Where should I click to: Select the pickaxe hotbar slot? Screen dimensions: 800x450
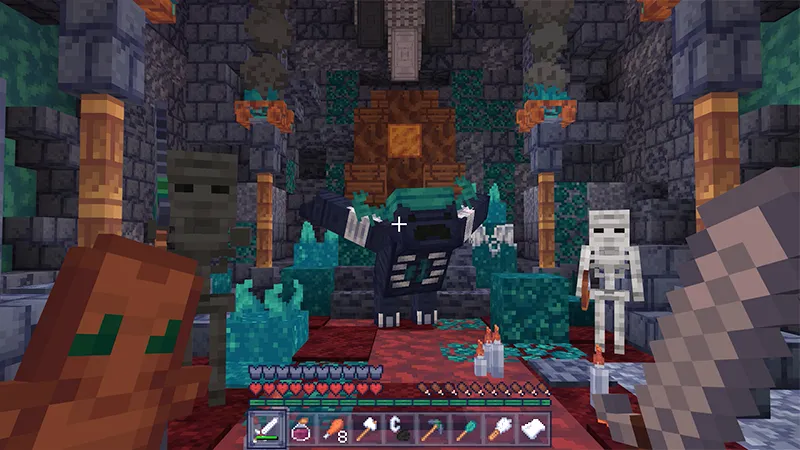(x=432, y=428)
